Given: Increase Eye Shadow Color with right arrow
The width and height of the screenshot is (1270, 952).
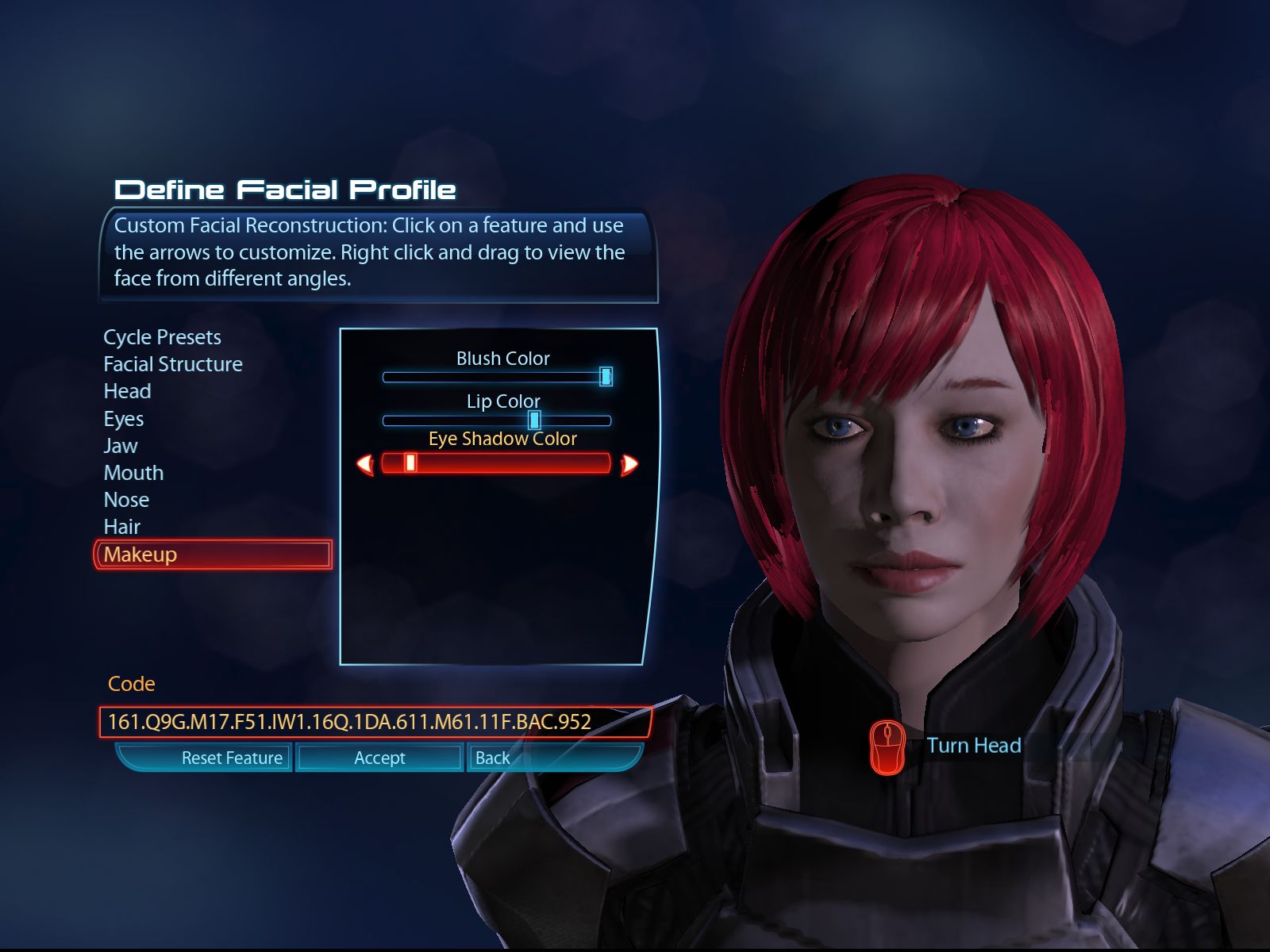Looking at the screenshot, I should [629, 464].
